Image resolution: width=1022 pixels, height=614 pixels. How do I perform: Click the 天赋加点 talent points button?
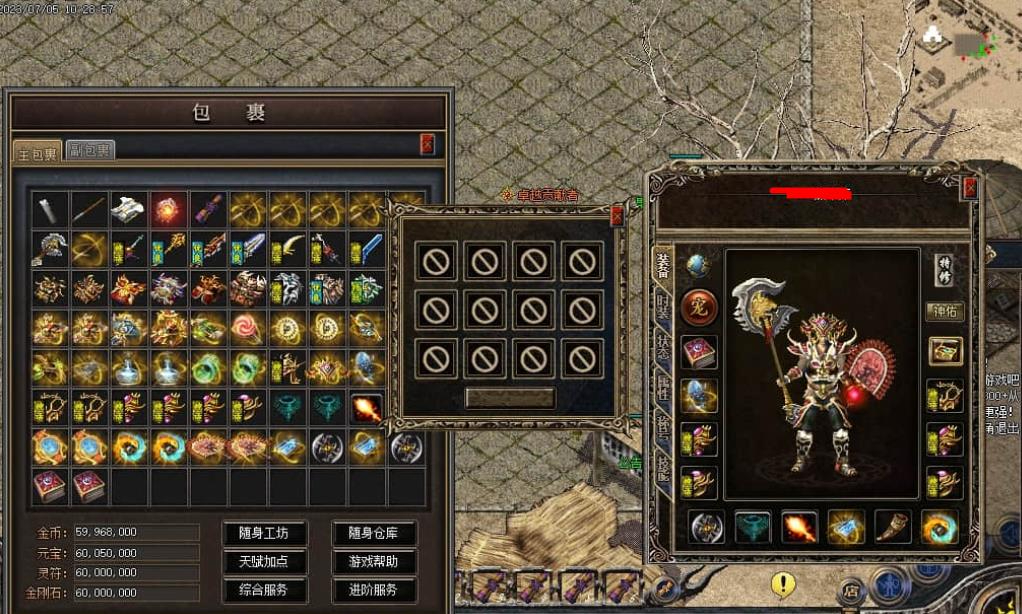click(x=264, y=562)
